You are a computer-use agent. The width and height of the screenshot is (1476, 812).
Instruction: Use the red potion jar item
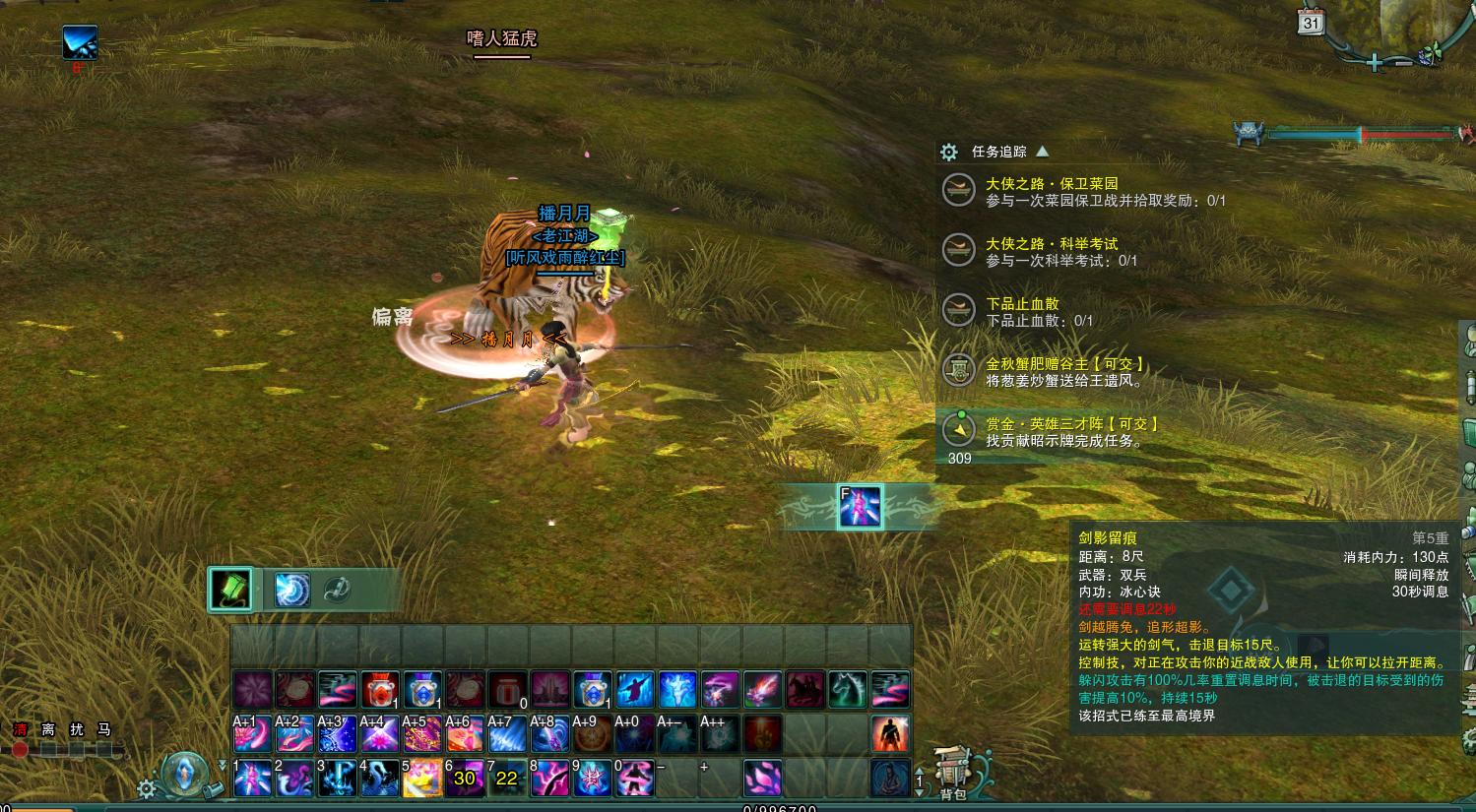click(x=380, y=690)
